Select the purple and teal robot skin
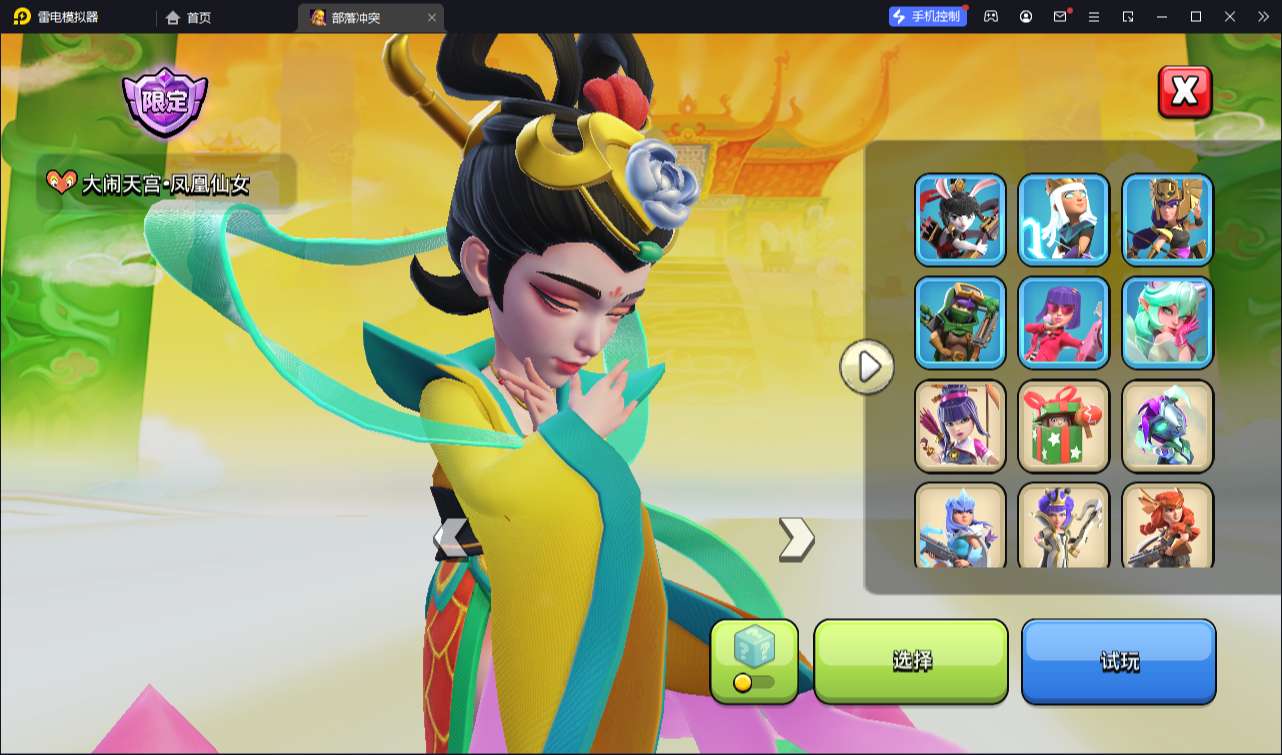 [1167, 425]
